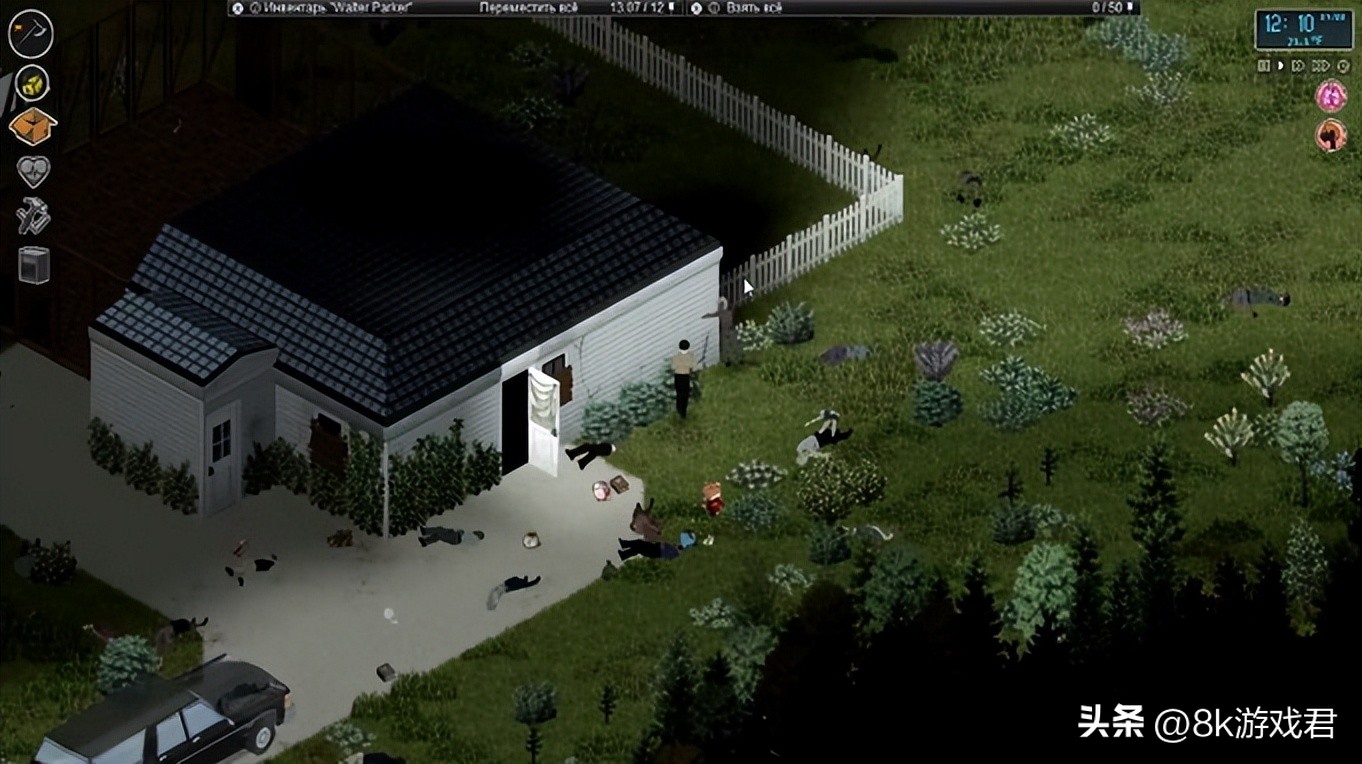Click the furniture moving icon
This screenshot has height=764, width=1362.
click(x=33, y=265)
